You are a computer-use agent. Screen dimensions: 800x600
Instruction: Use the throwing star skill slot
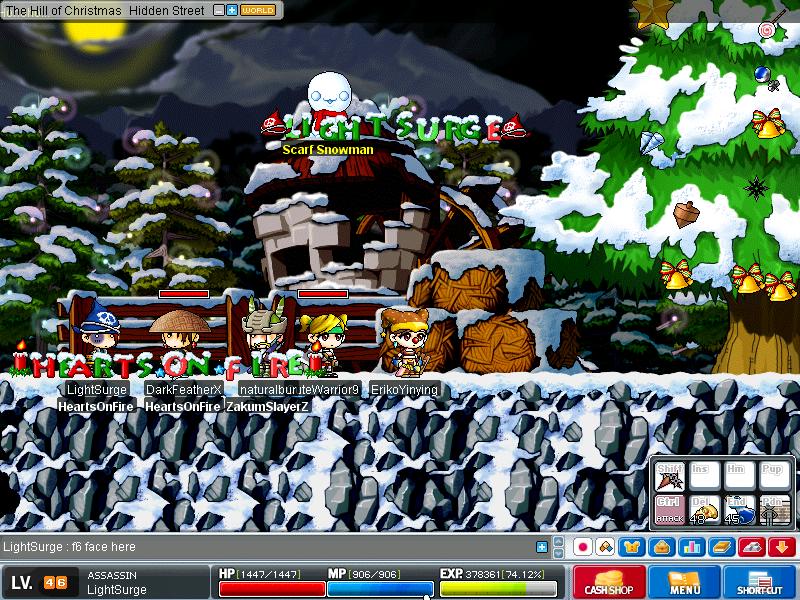tap(670, 479)
